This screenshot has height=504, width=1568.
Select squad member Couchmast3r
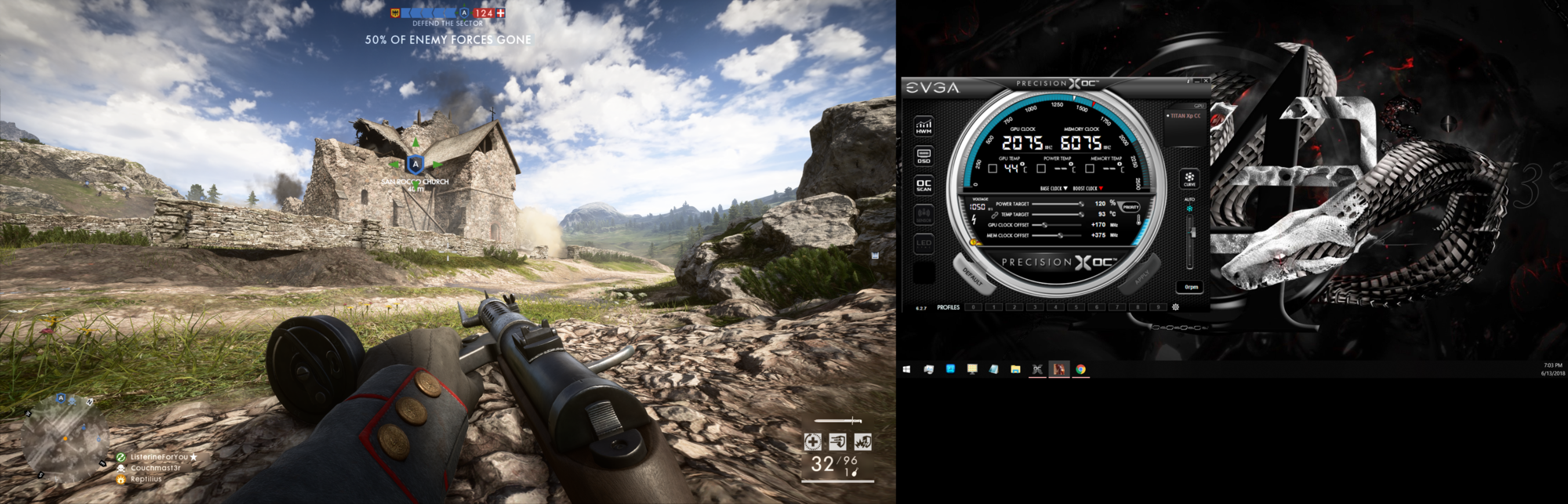(155, 468)
